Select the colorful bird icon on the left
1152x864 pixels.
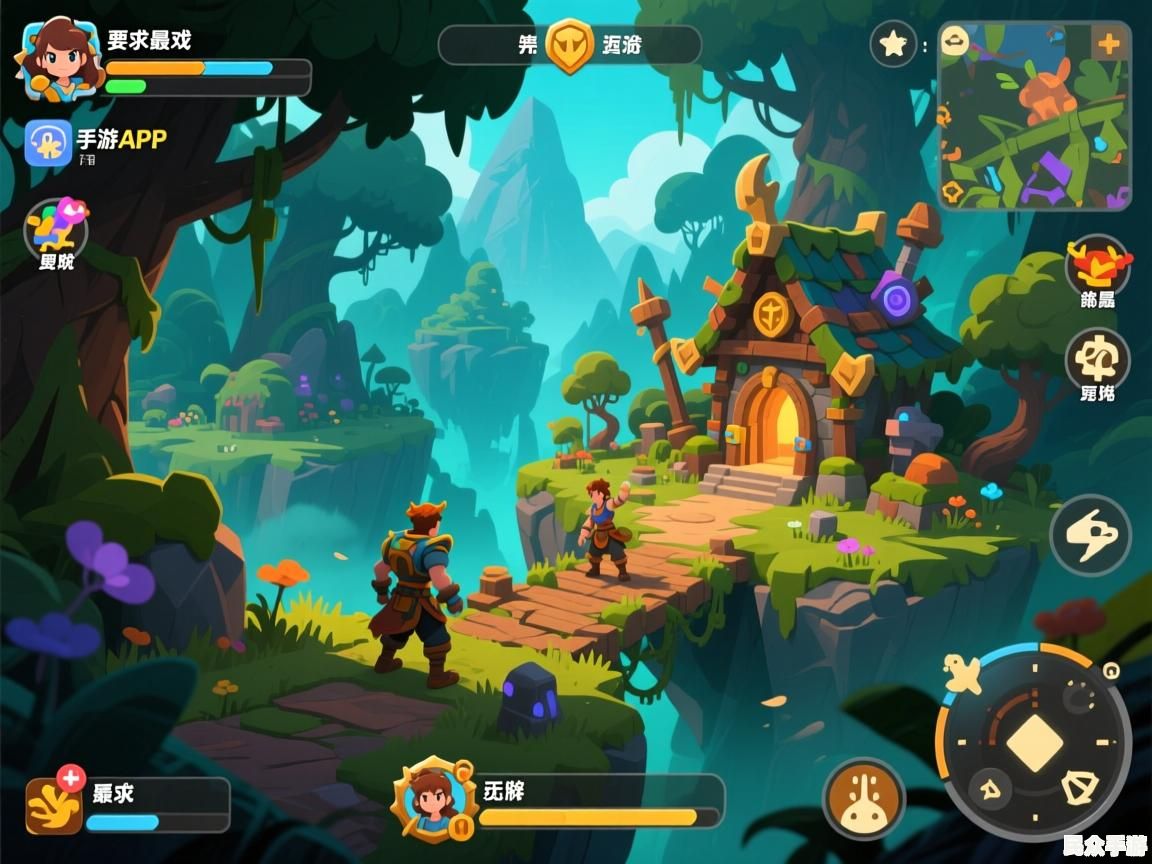point(57,228)
